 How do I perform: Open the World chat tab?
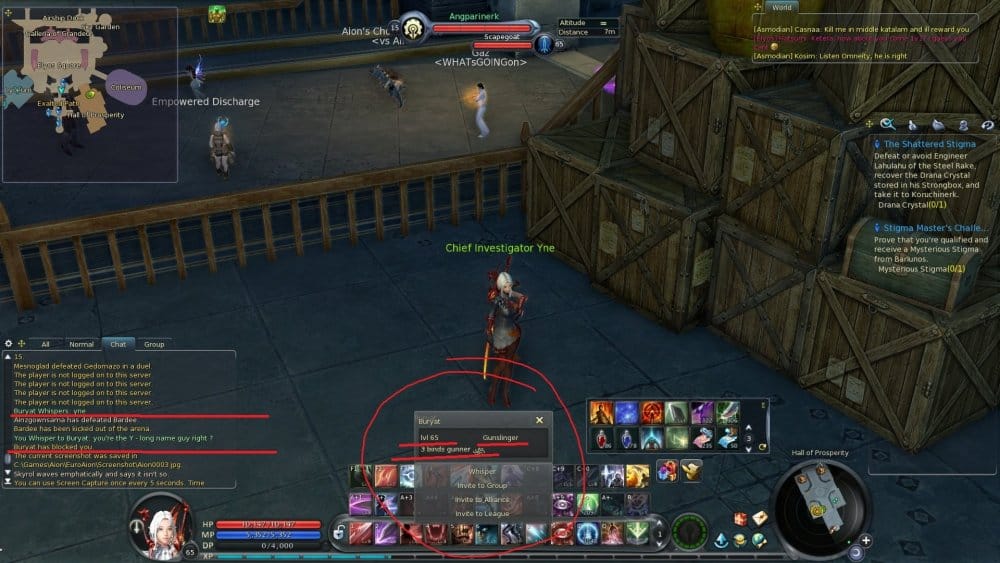click(x=782, y=6)
